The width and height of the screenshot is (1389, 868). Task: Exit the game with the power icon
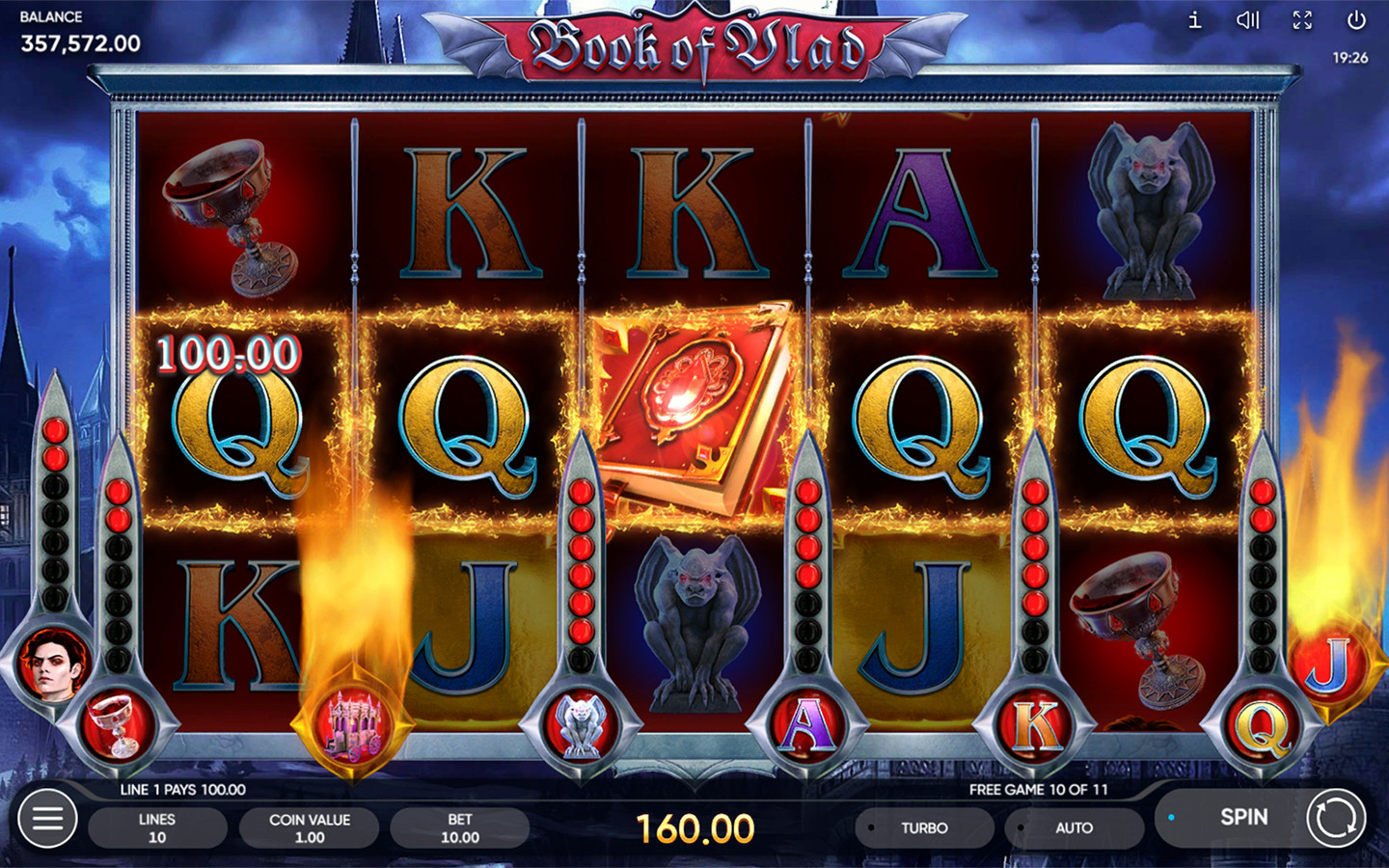pos(1356,20)
